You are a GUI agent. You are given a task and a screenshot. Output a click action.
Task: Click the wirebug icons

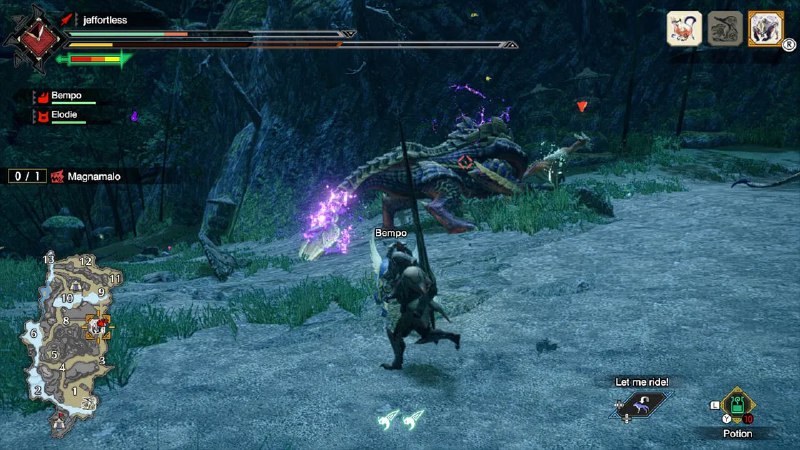(400, 418)
